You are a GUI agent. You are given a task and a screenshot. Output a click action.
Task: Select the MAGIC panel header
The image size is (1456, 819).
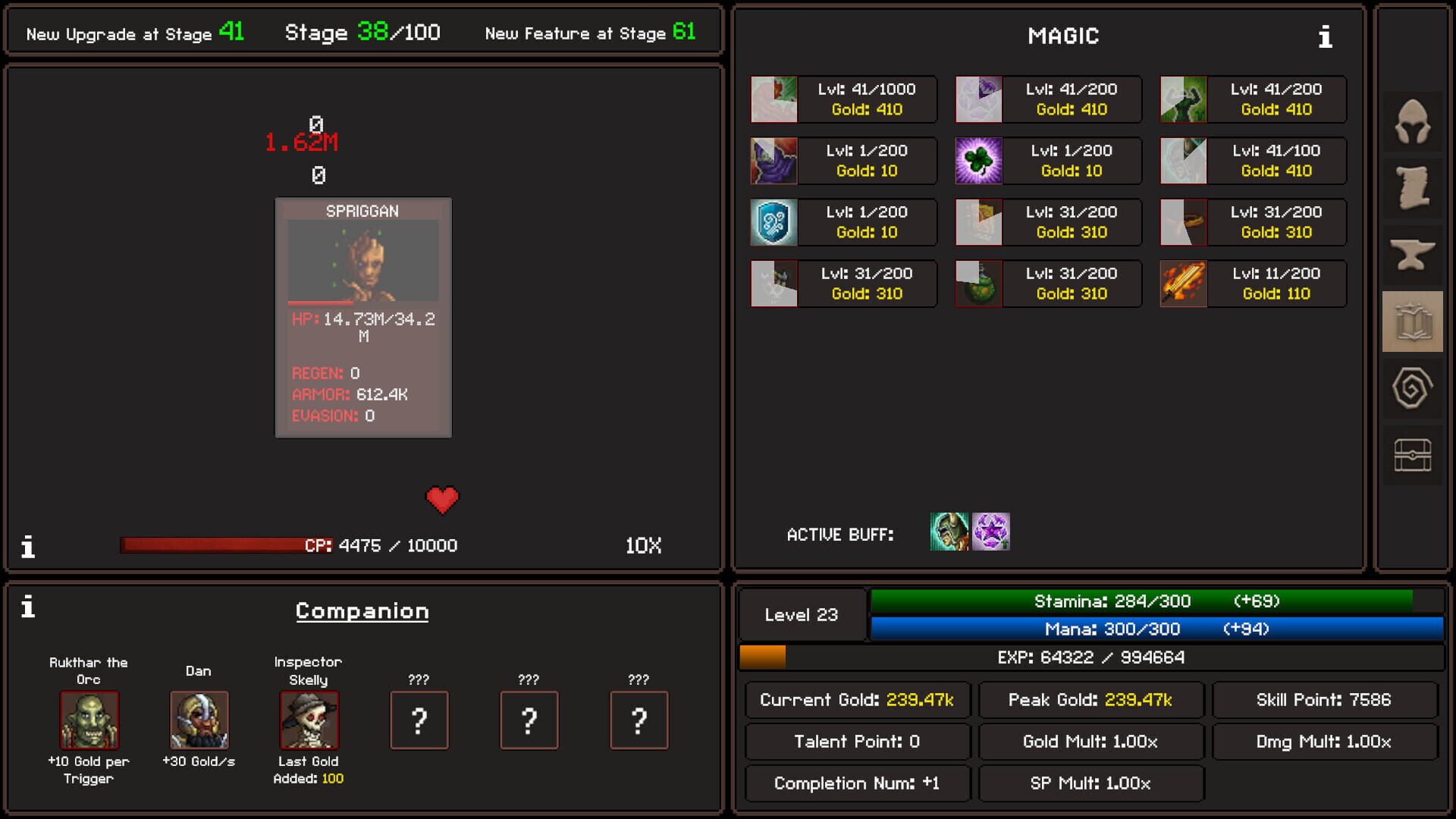tap(1063, 36)
